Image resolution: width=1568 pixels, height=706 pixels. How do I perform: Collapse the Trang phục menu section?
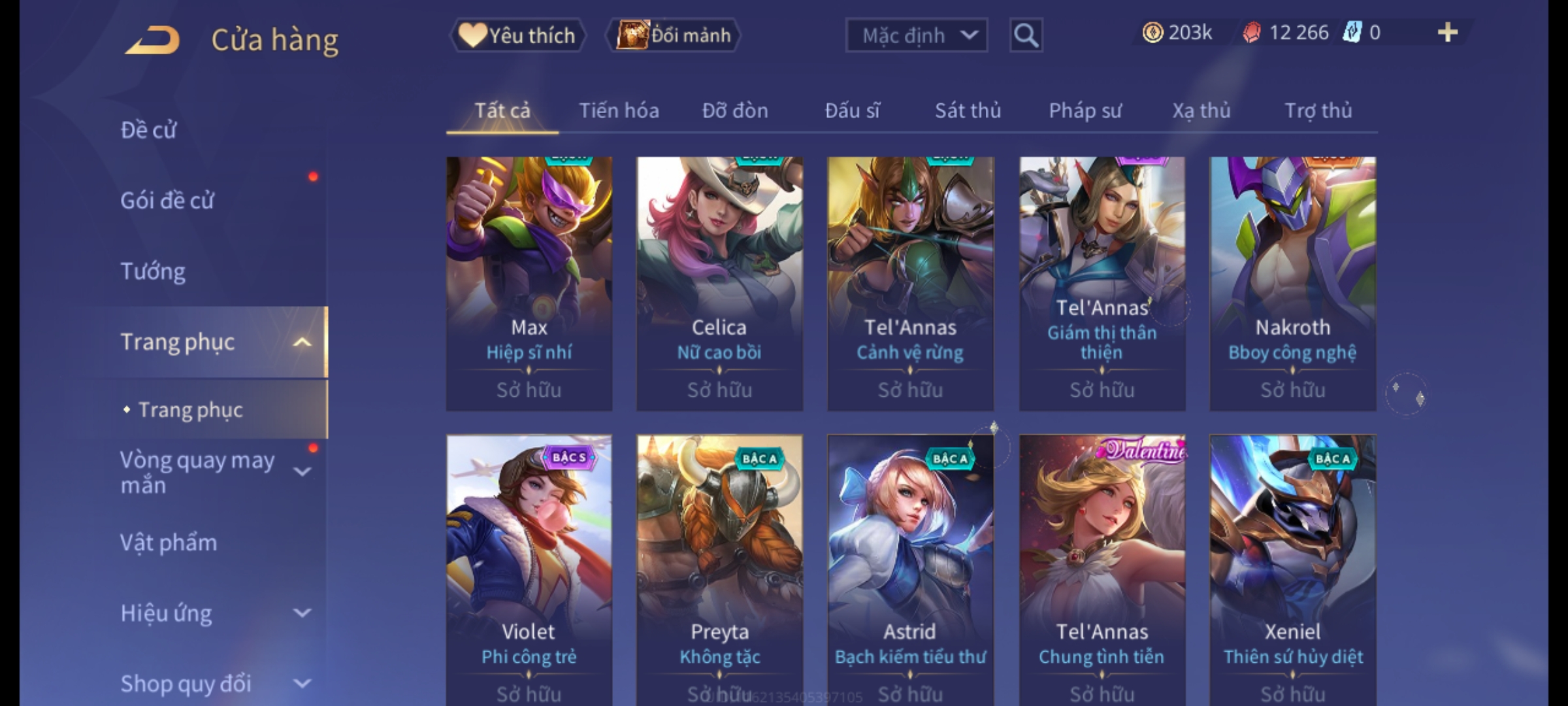click(x=302, y=342)
